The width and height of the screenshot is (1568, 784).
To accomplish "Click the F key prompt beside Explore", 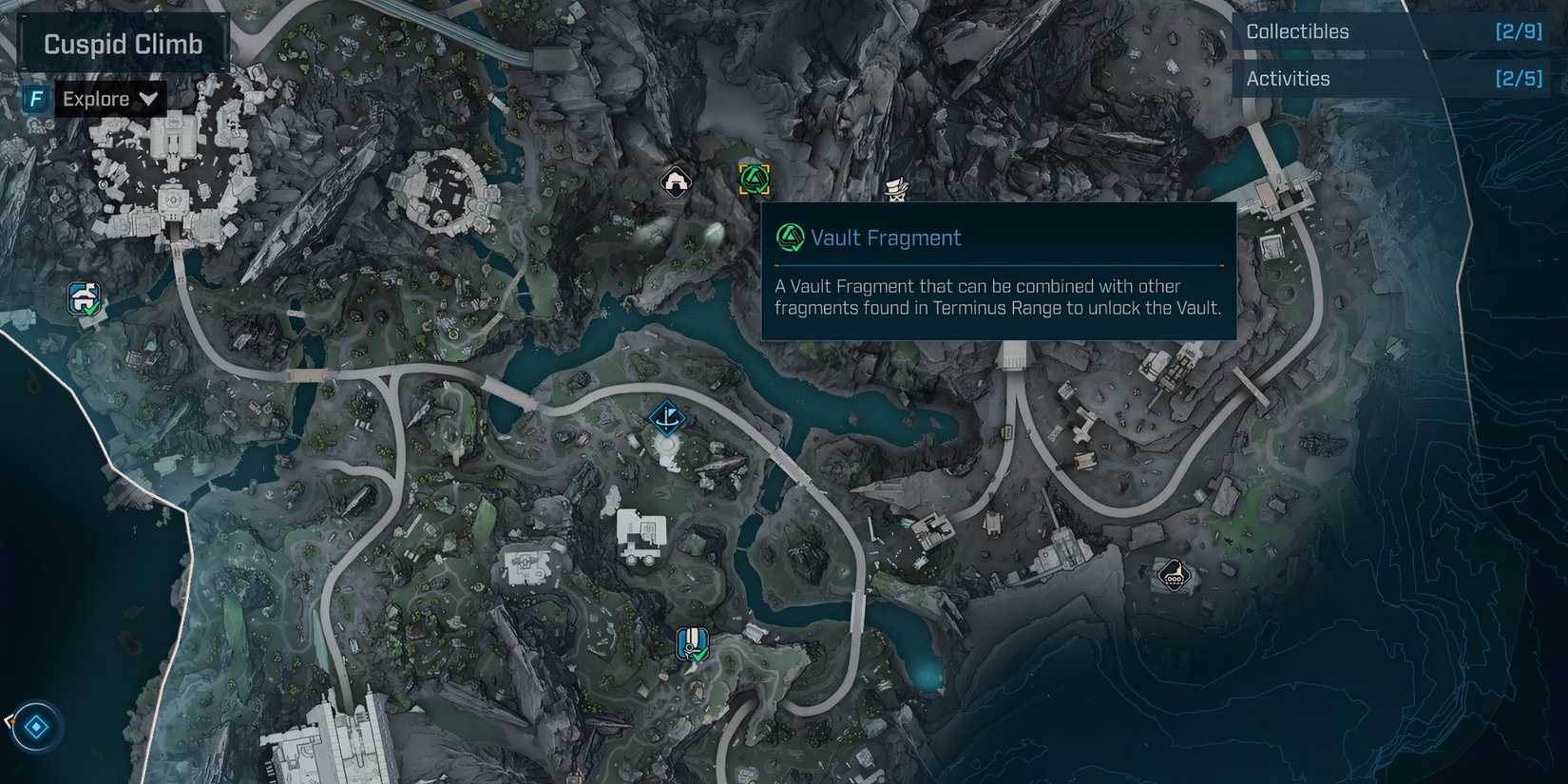I will coord(36,98).
